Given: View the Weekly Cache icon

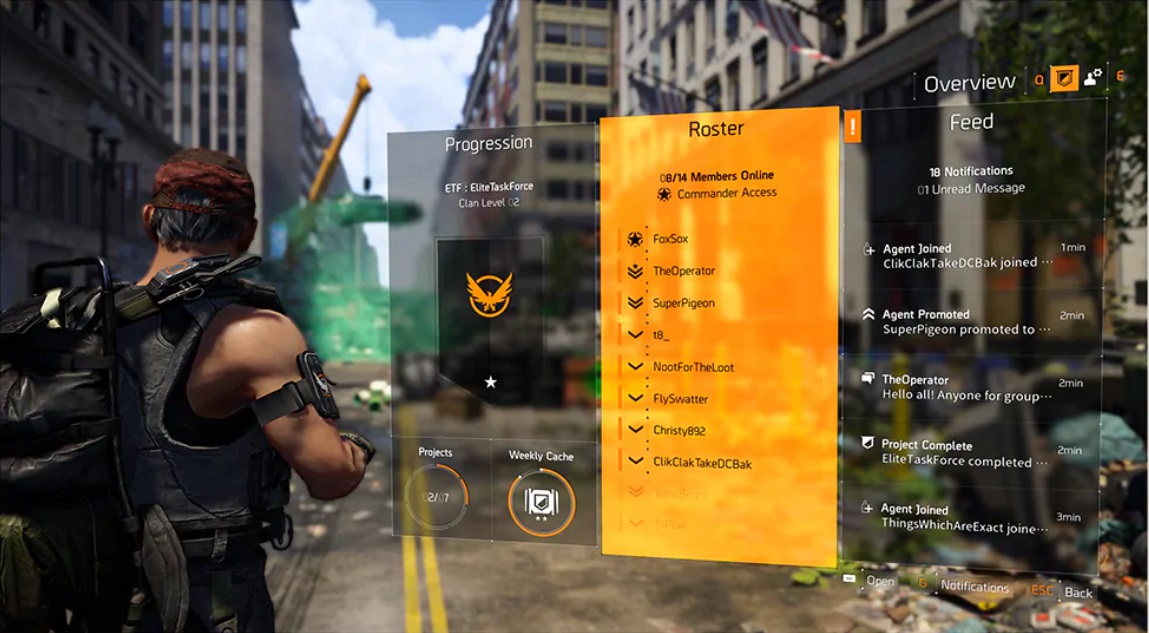Looking at the screenshot, I should coord(541,501).
